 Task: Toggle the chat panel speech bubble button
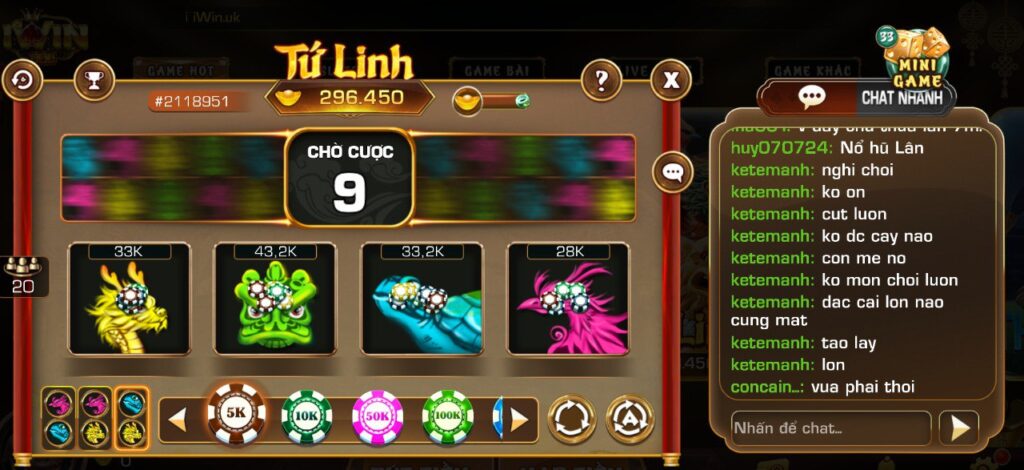click(673, 172)
